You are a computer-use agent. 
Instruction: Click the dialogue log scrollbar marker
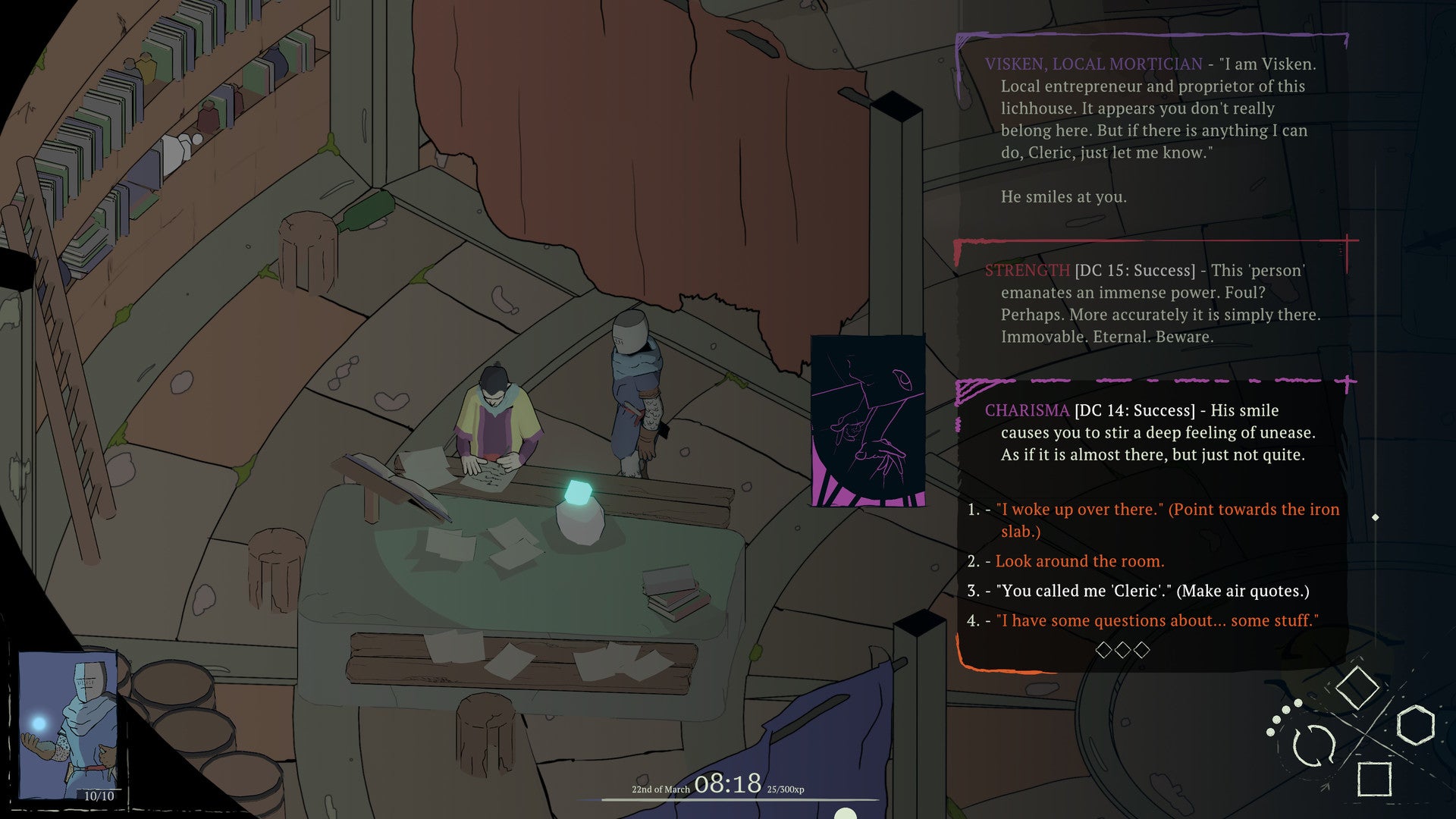[x=1376, y=517]
